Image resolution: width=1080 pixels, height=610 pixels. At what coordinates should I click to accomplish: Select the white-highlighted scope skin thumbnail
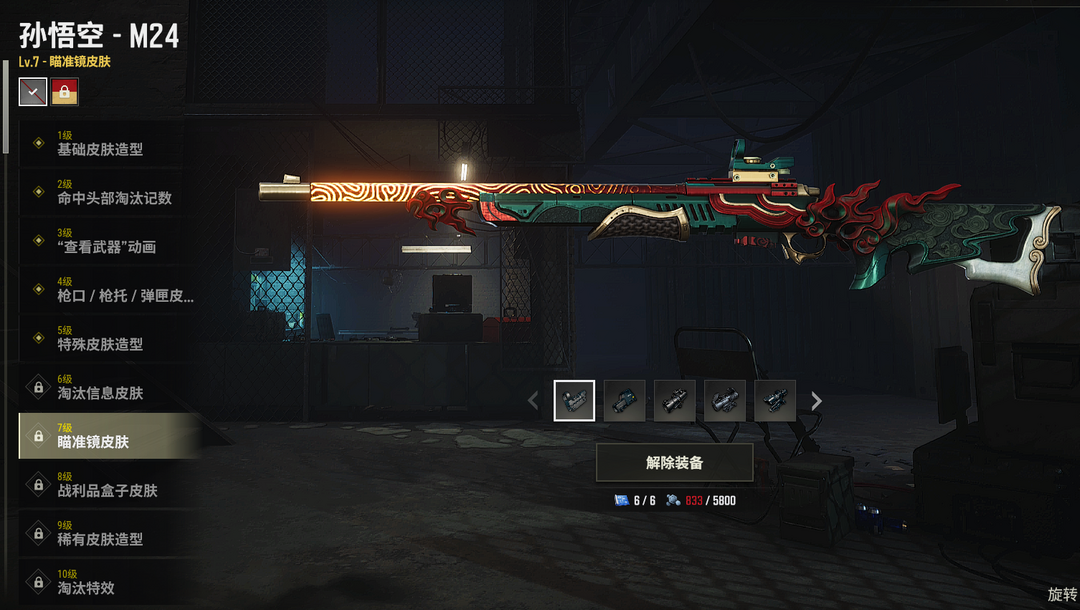(575, 401)
